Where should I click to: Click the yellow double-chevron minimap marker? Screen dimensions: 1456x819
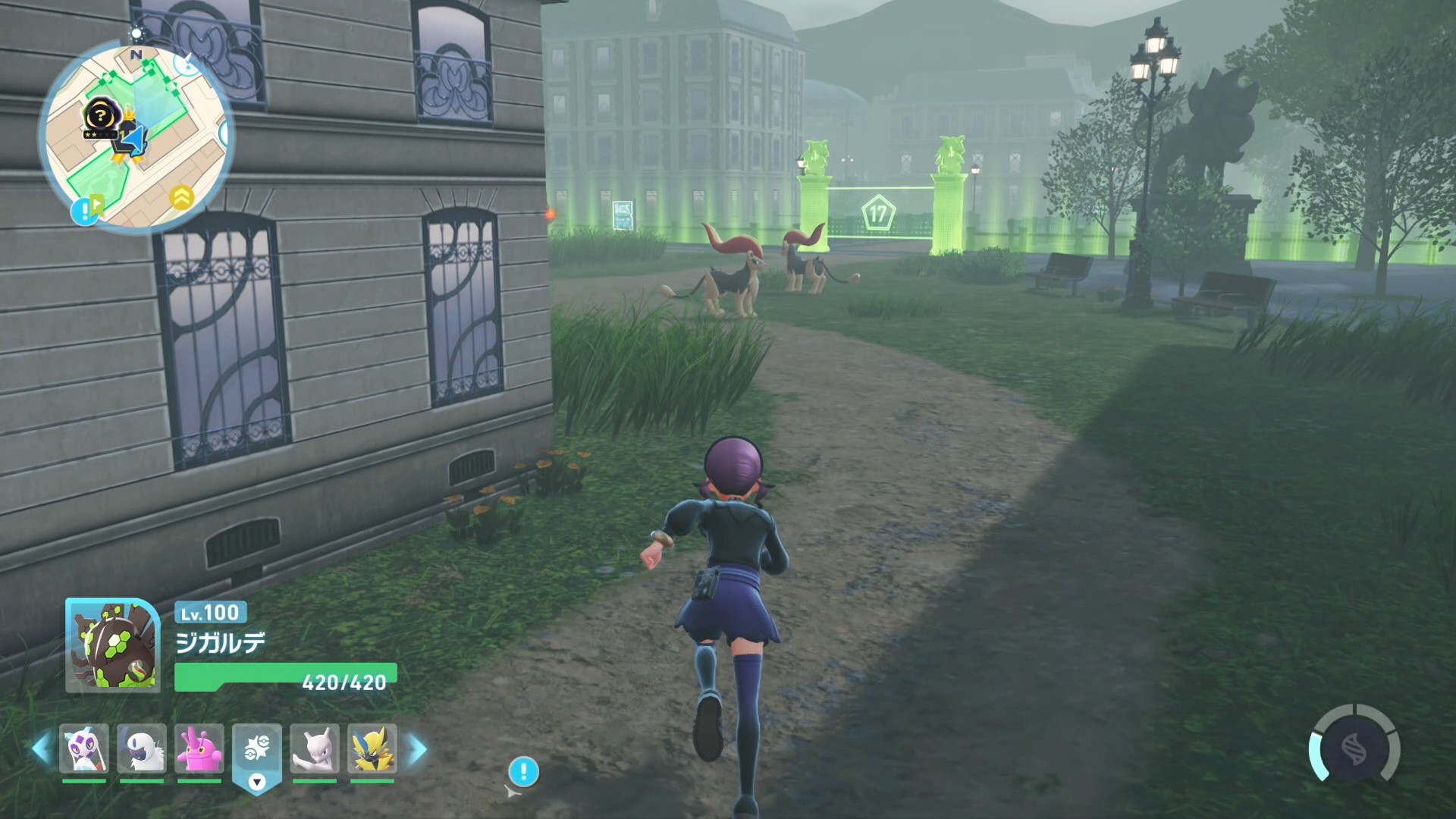click(181, 198)
